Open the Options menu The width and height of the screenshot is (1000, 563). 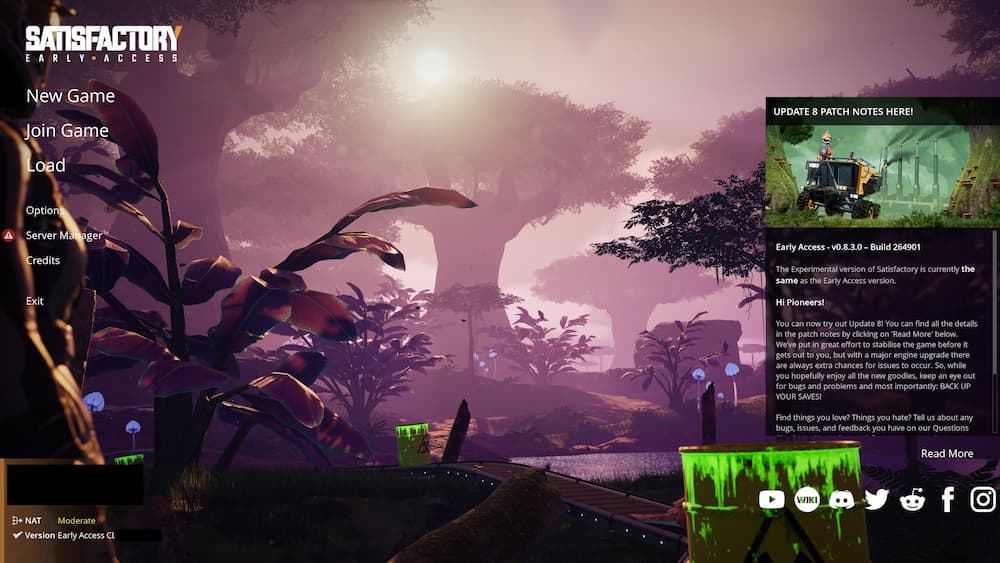(45, 211)
